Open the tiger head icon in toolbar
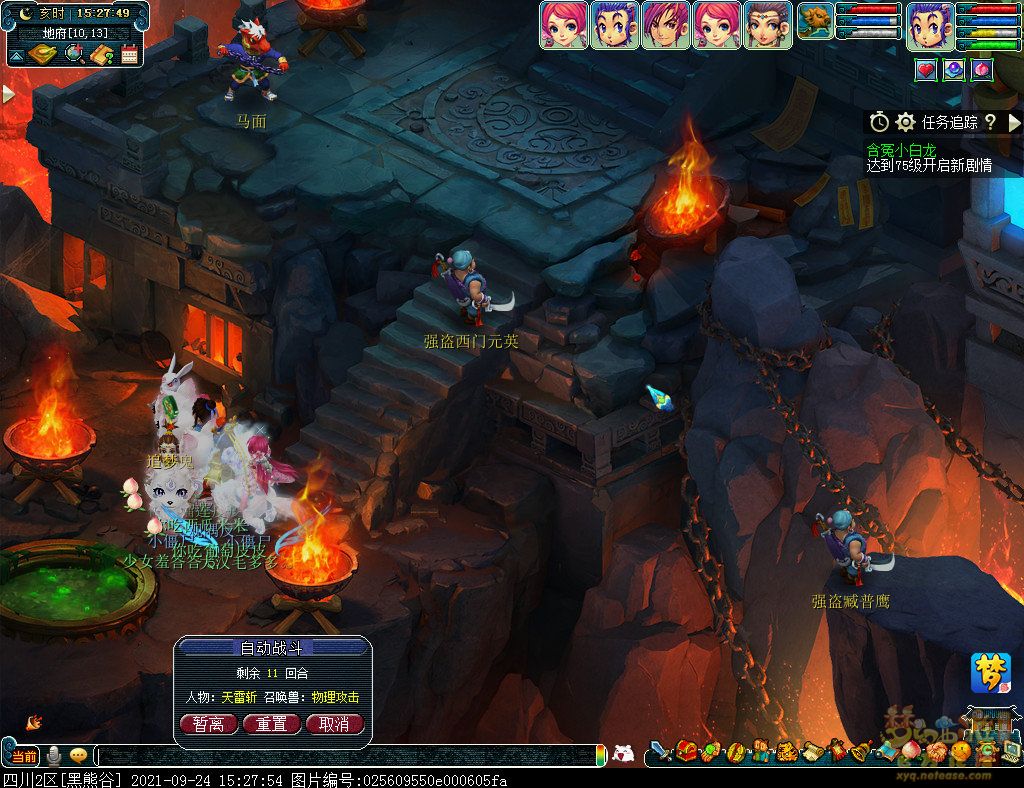 click(x=785, y=750)
